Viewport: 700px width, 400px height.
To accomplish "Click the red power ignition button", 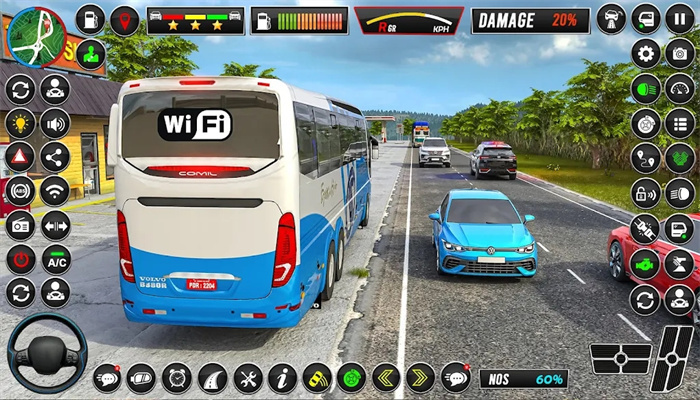I will pyautogui.click(x=20, y=260).
